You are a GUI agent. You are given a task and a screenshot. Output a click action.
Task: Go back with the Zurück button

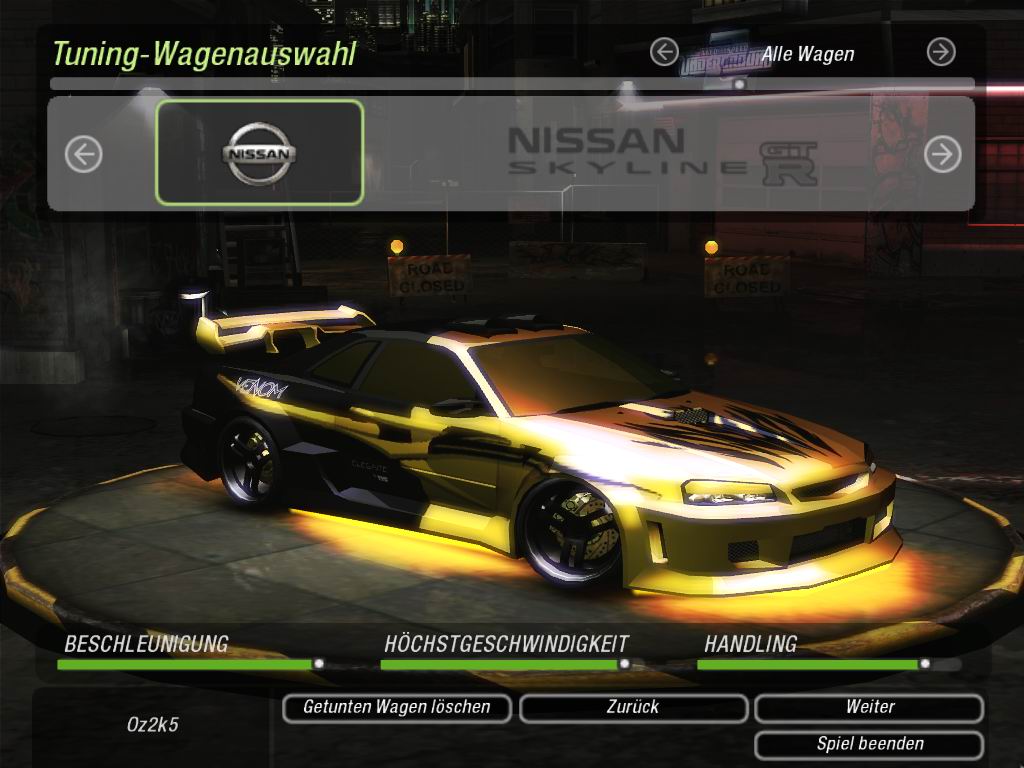[633, 708]
